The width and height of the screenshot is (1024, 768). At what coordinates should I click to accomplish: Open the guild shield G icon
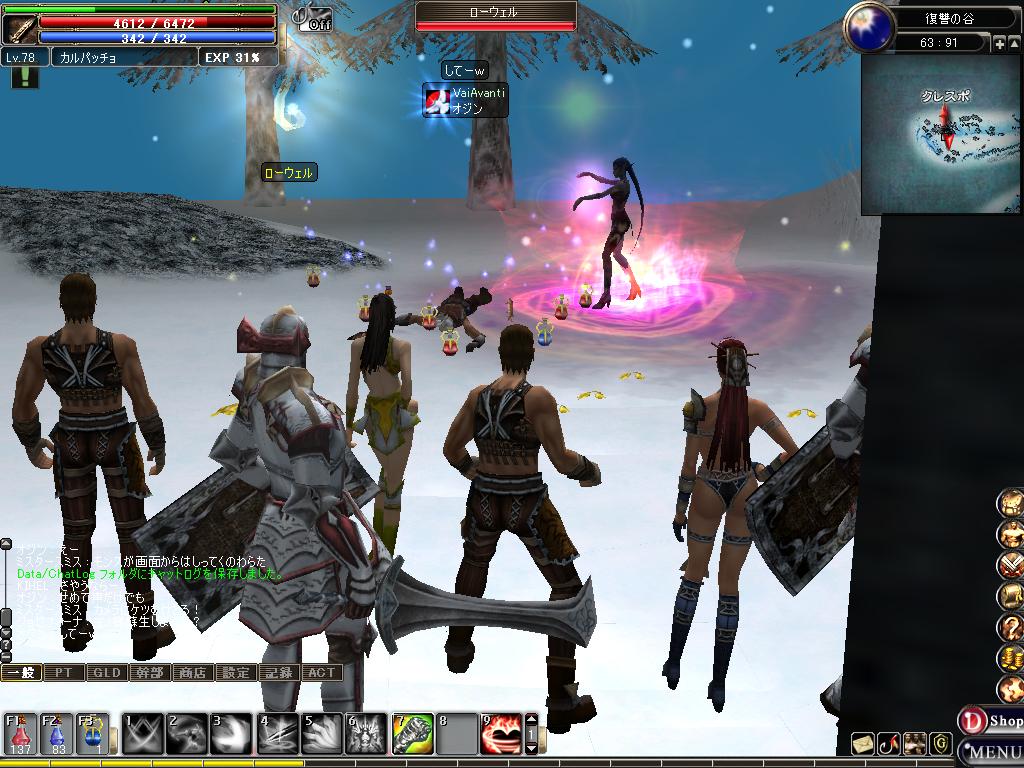point(940,743)
